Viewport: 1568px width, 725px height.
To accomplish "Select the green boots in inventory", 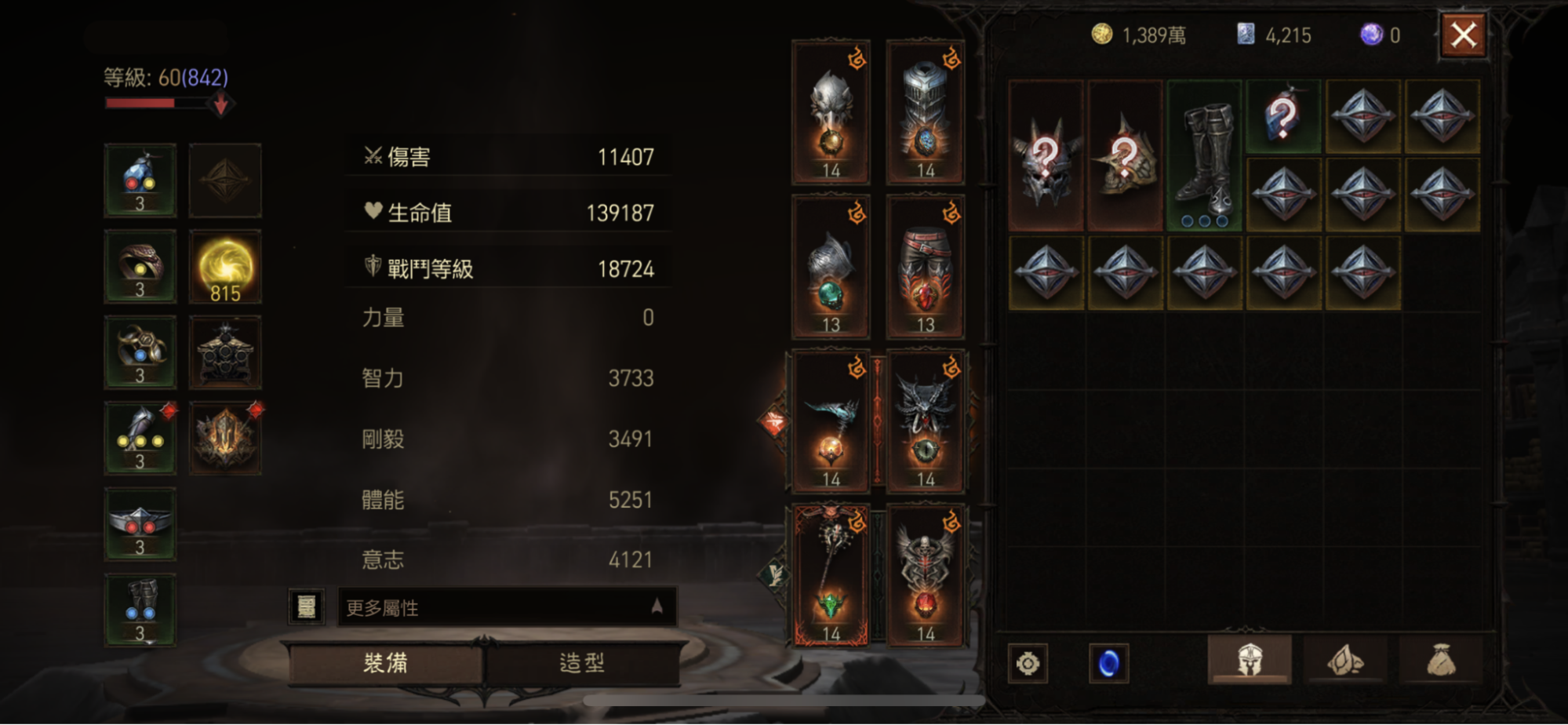I will click(1204, 156).
